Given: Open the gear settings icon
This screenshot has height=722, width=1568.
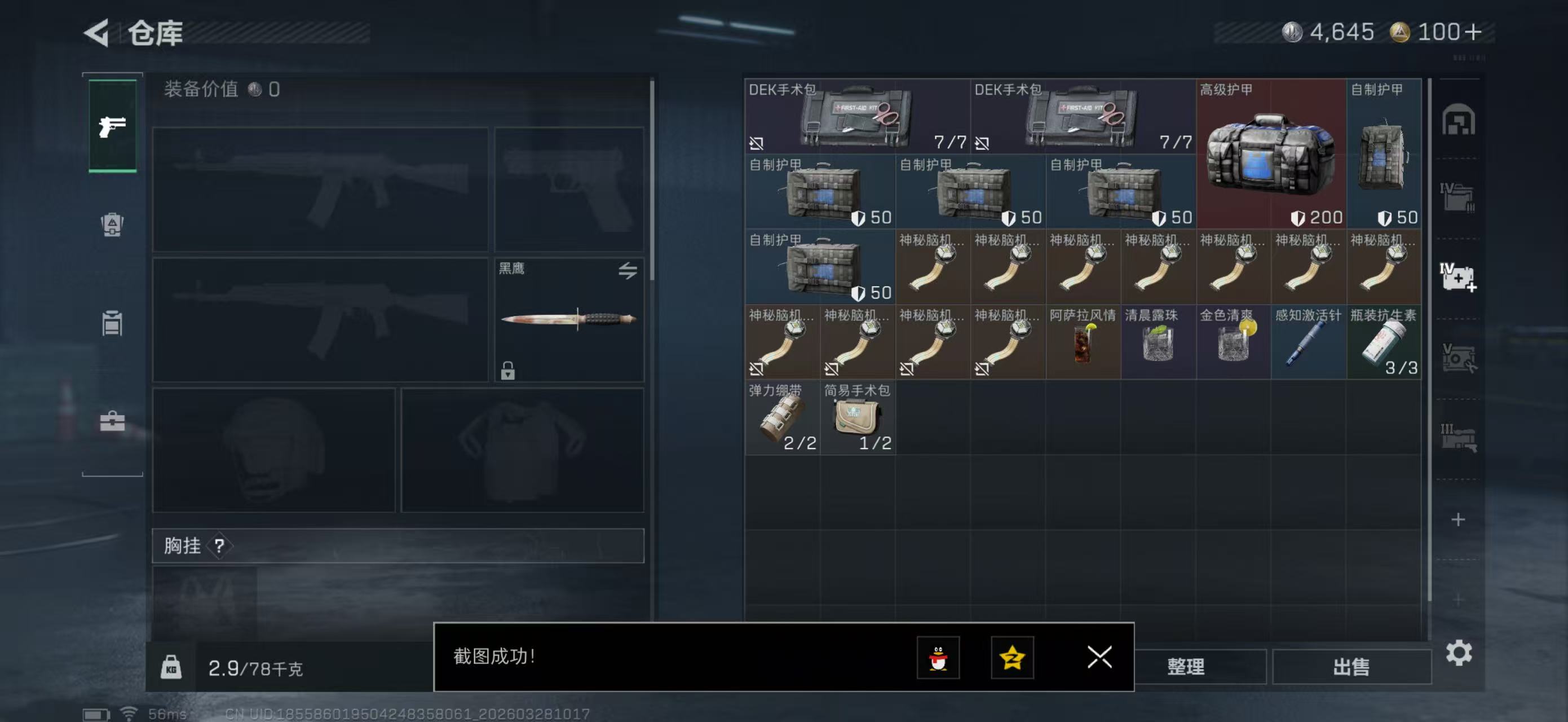Looking at the screenshot, I should pyautogui.click(x=1459, y=653).
